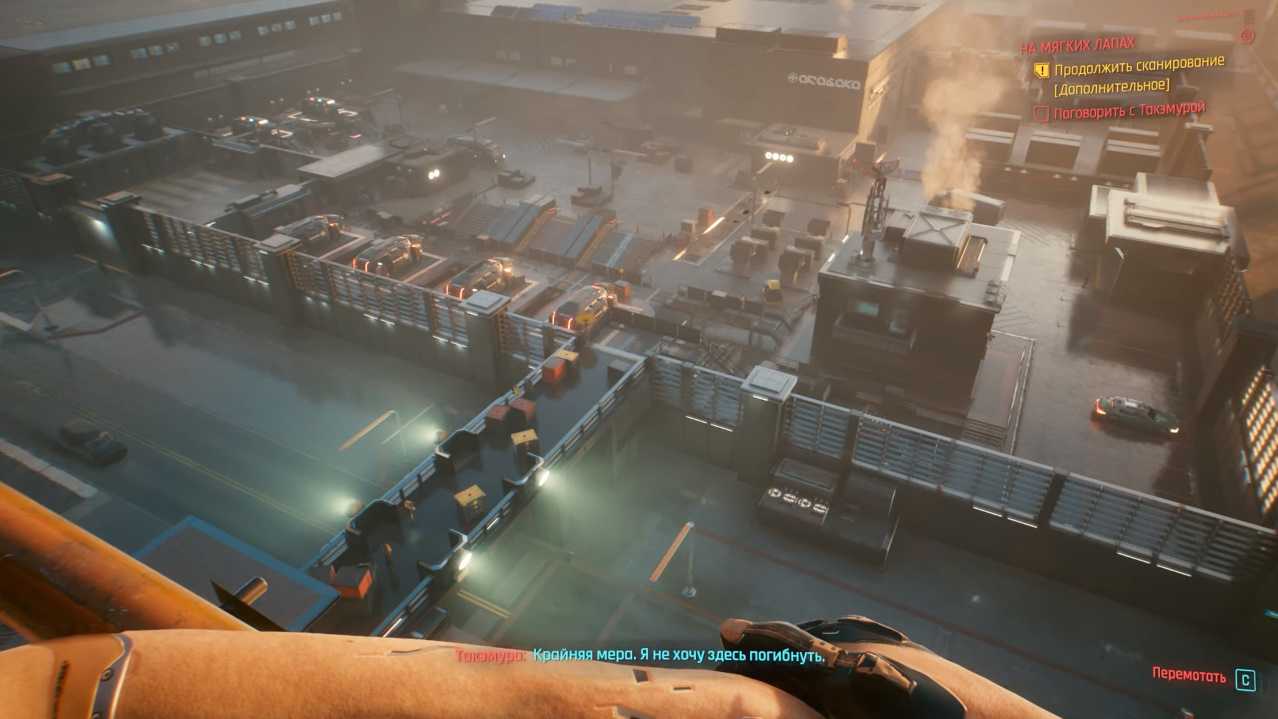Click the "Перемотать" skip dialogue label
1278x719 pixels.
[1189, 675]
